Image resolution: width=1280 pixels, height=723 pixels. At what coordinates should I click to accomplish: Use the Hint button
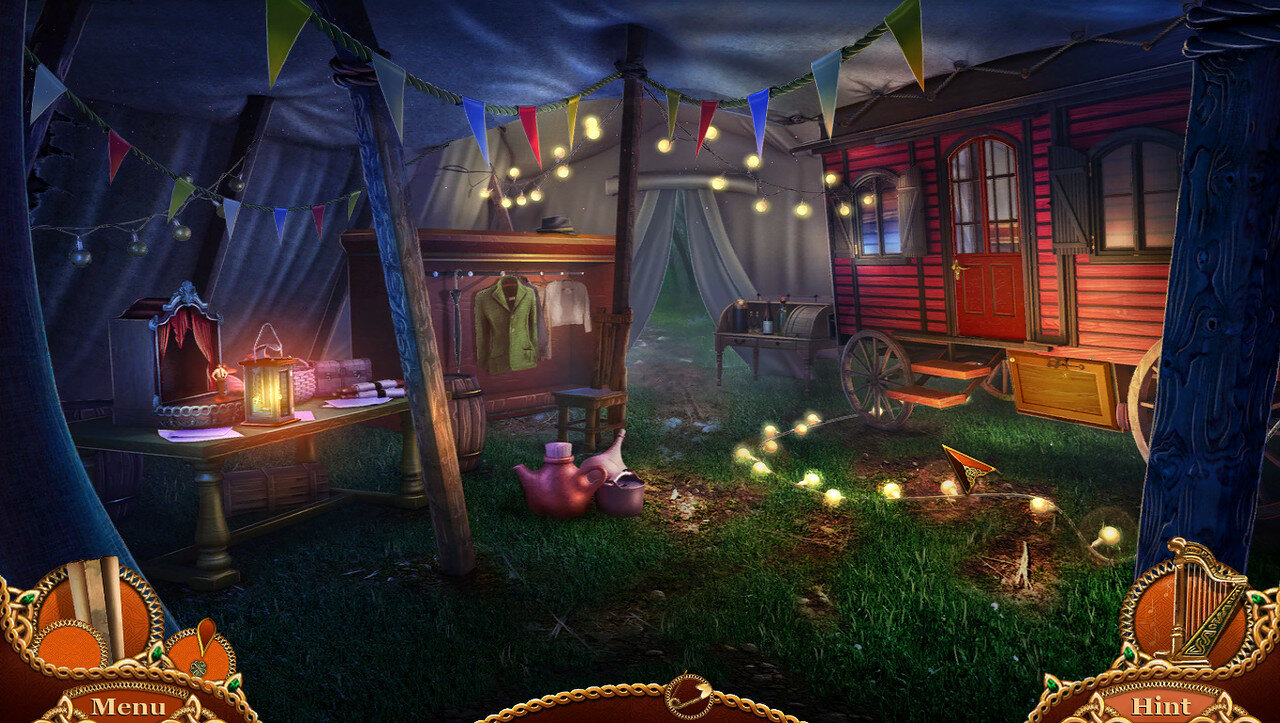[1162, 706]
